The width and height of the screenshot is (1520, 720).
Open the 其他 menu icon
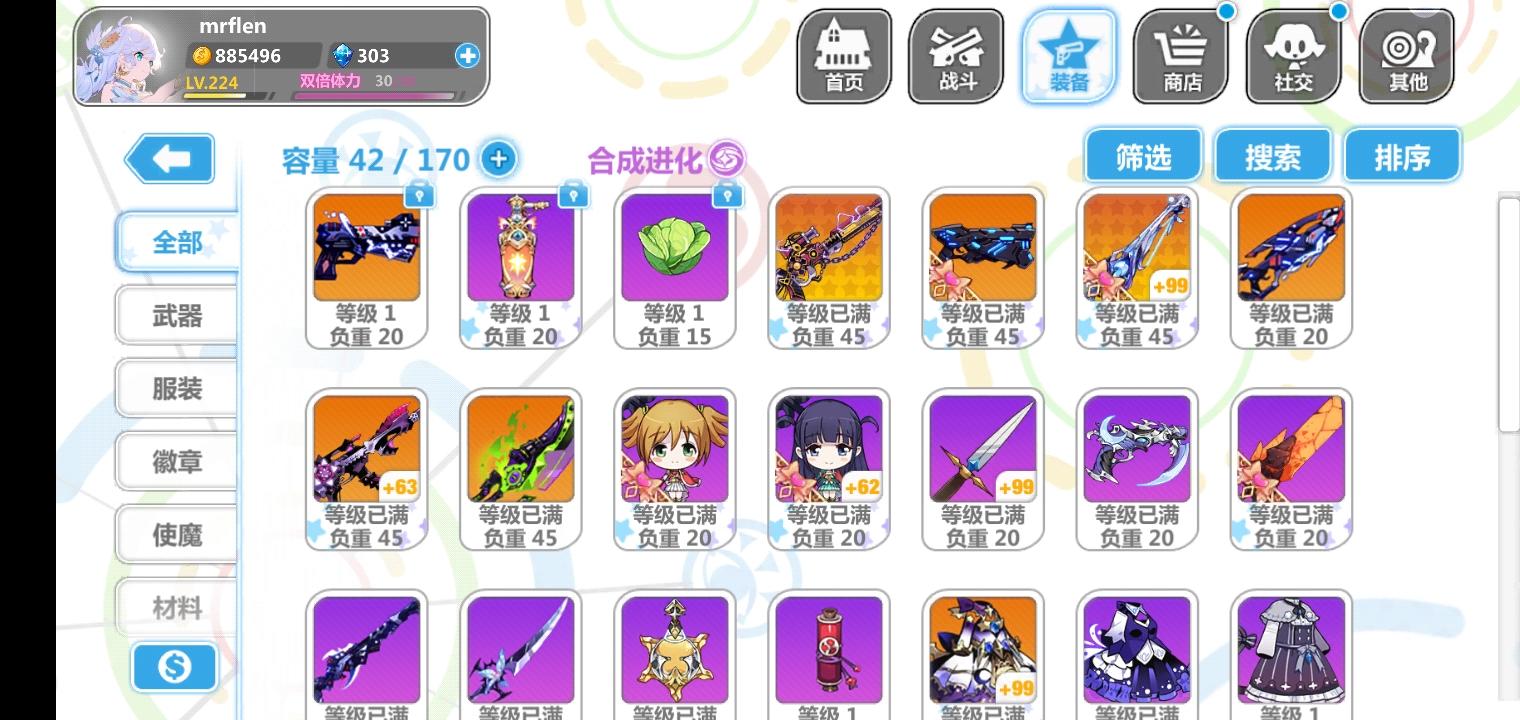[x=1405, y=55]
